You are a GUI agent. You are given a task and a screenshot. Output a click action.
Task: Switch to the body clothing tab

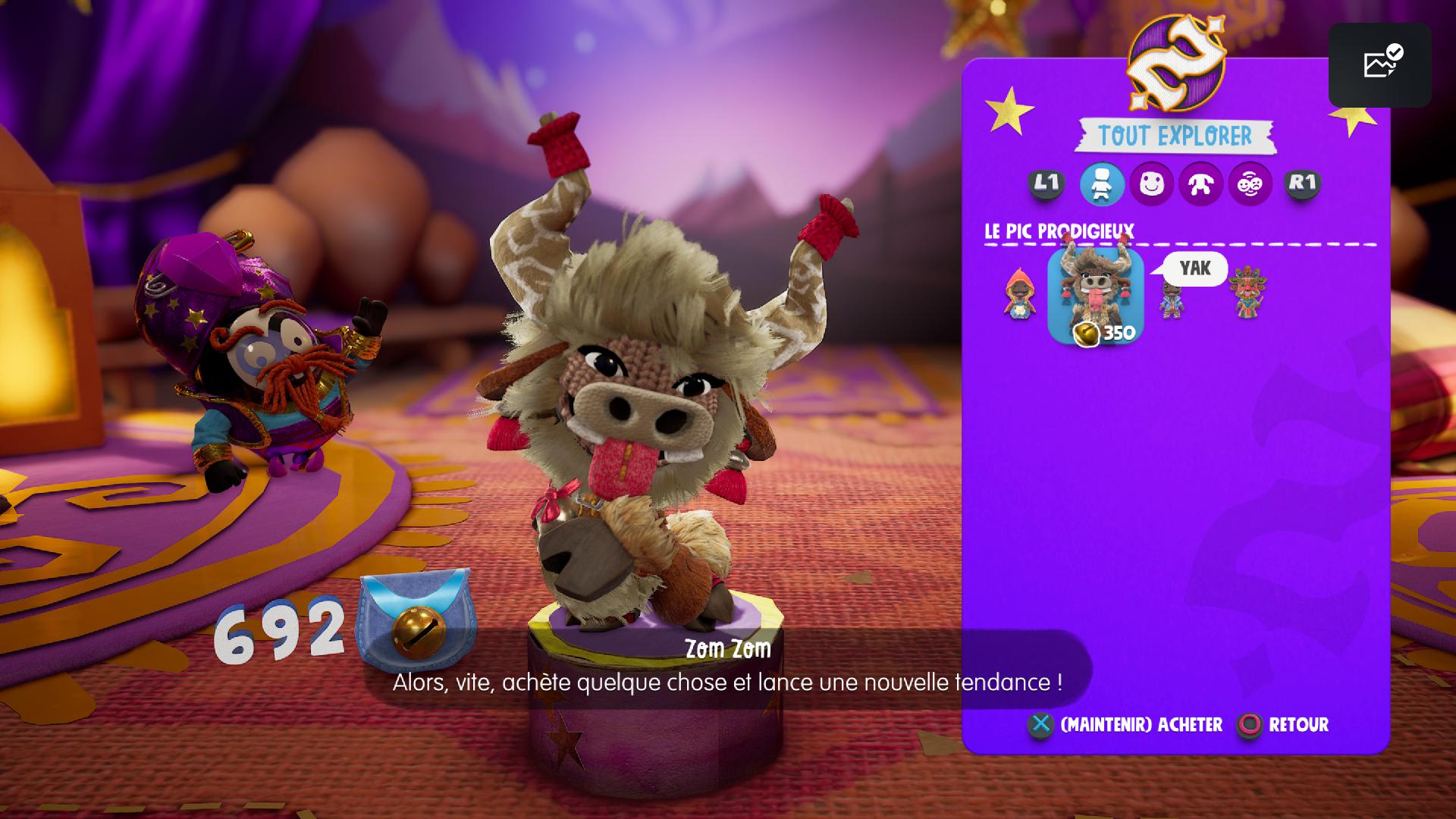1200,184
